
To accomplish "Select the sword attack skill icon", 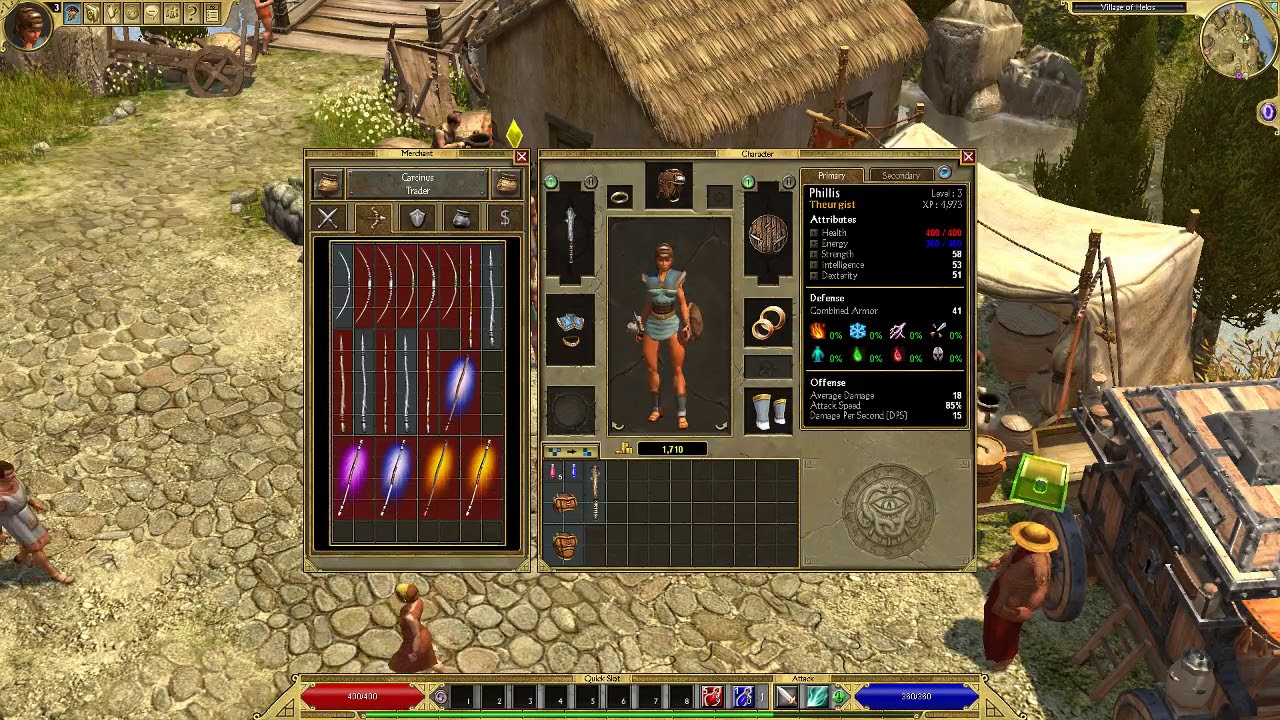I will [x=786, y=696].
